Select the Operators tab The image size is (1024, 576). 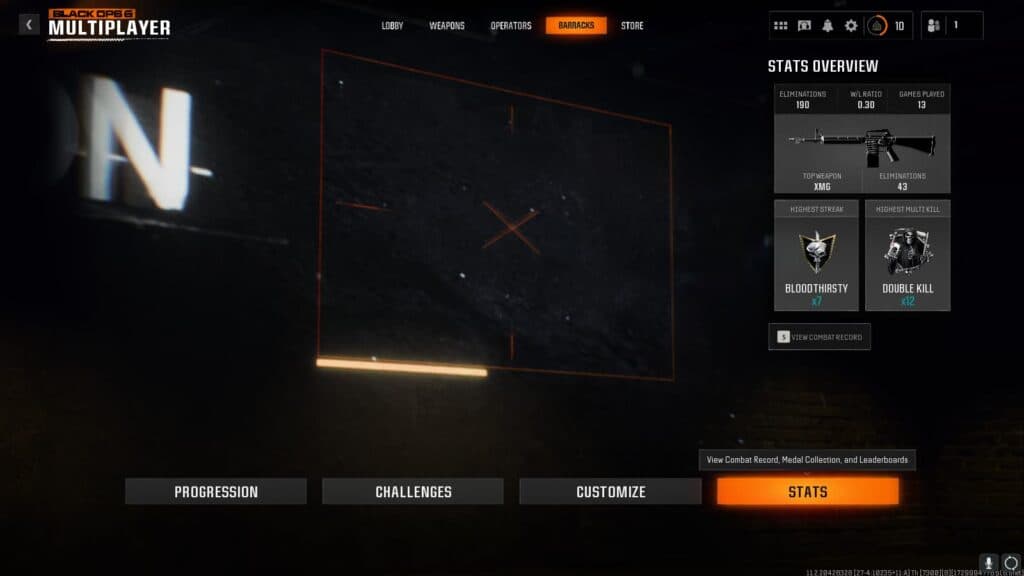pyautogui.click(x=511, y=26)
